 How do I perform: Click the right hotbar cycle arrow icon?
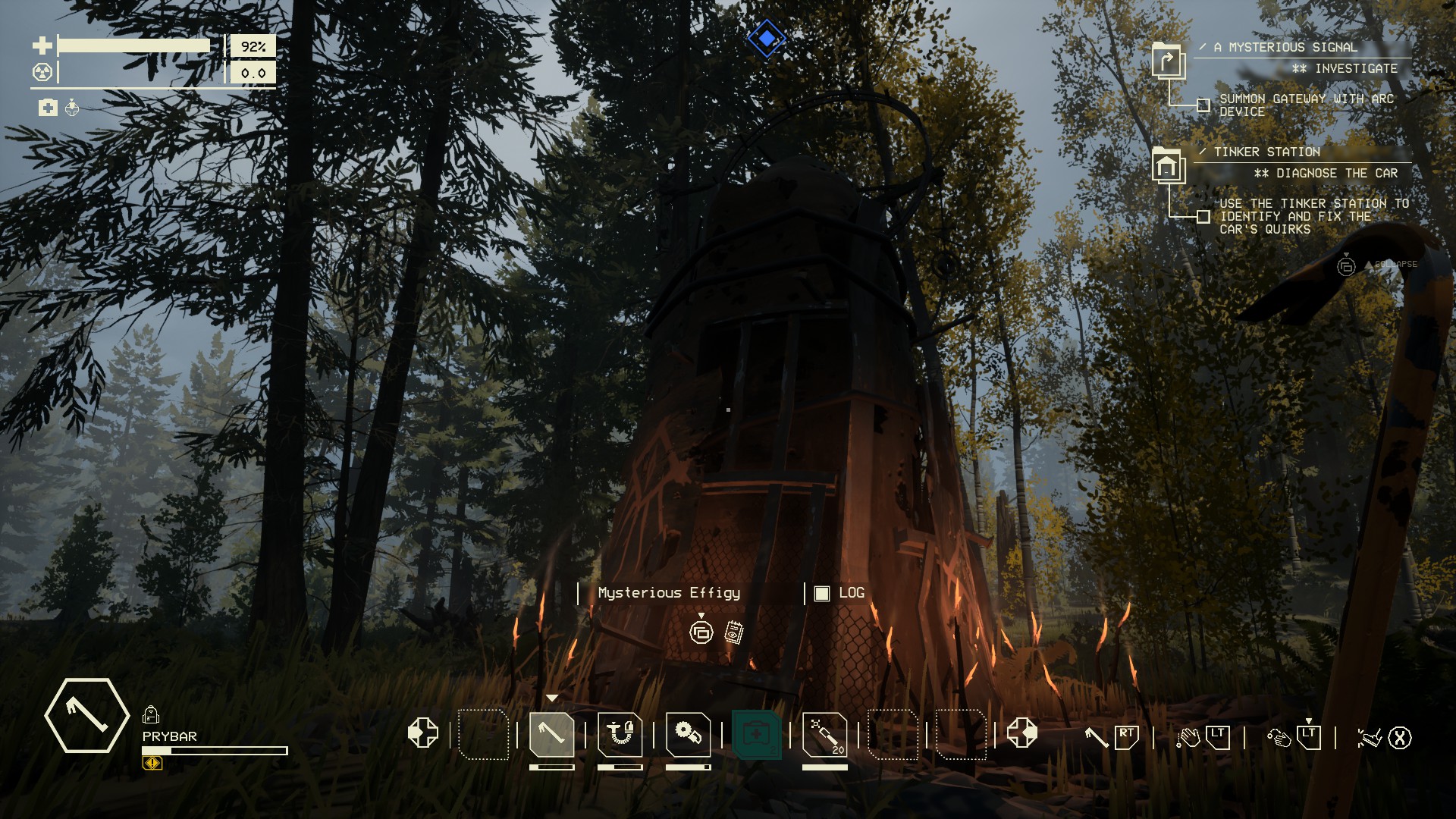tap(1021, 733)
